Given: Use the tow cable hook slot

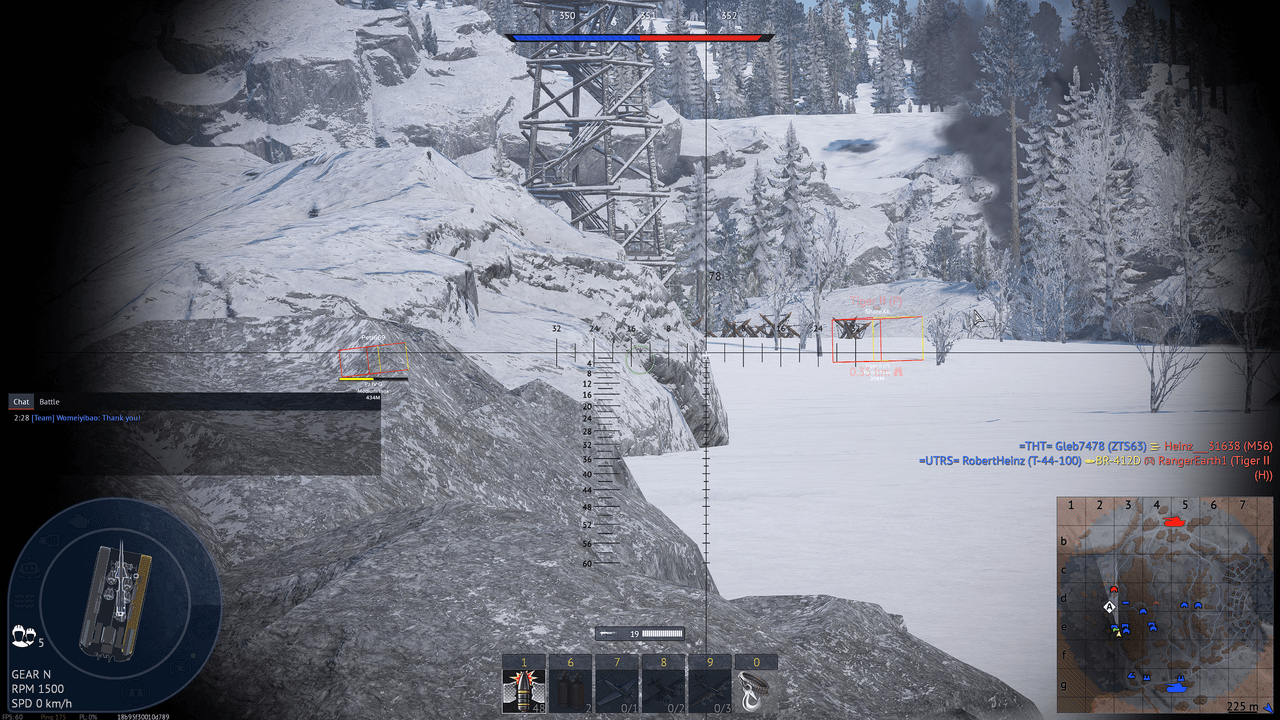Looking at the screenshot, I should (x=755, y=691).
